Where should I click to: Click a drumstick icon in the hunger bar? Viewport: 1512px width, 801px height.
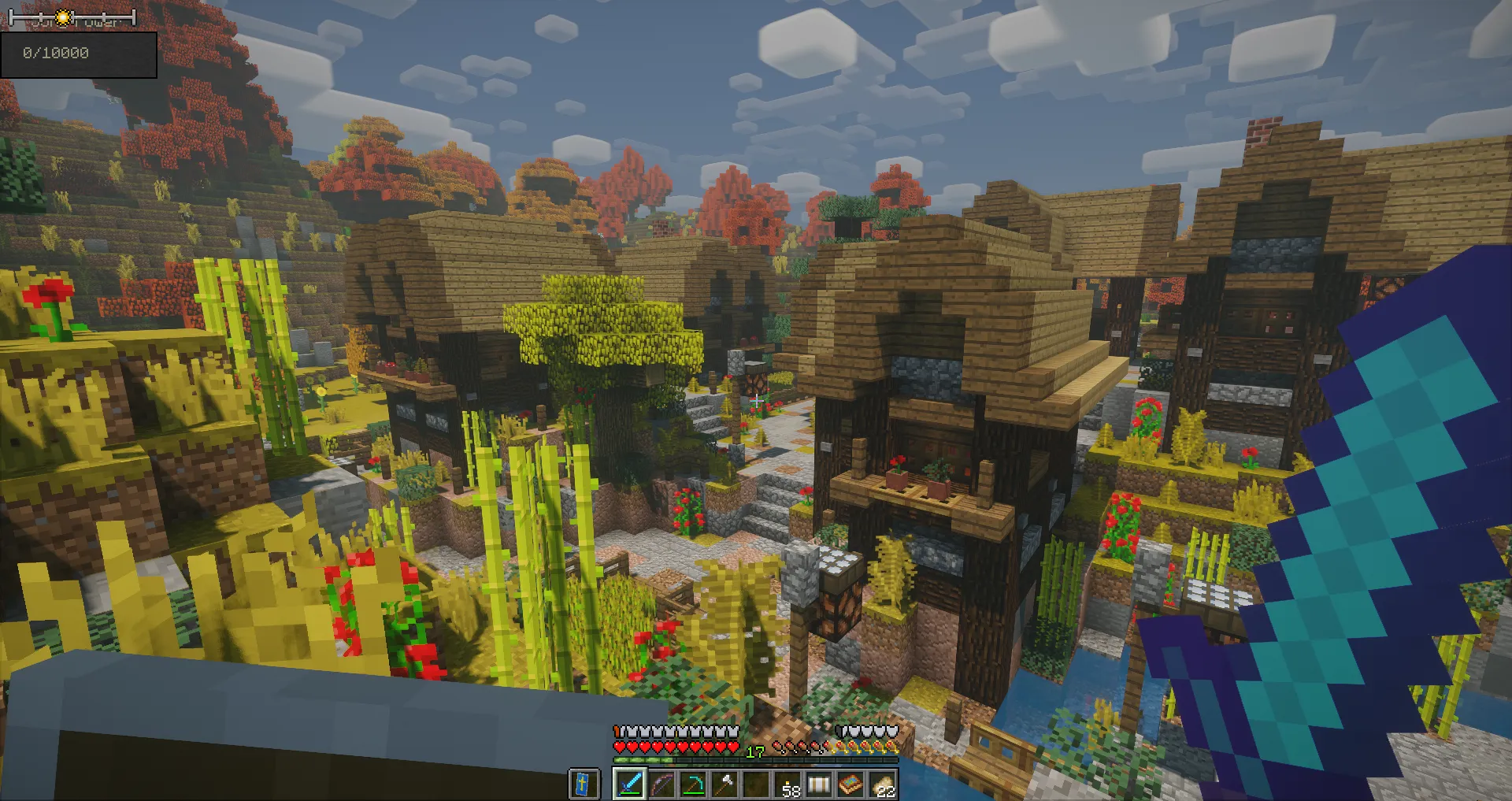[787, 747]
